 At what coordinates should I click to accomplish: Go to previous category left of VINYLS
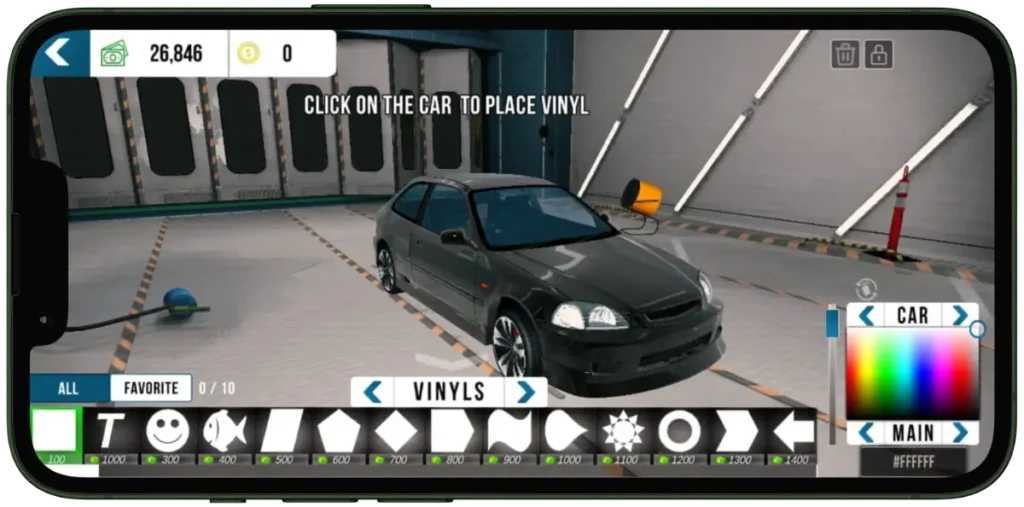pos(373,391)
